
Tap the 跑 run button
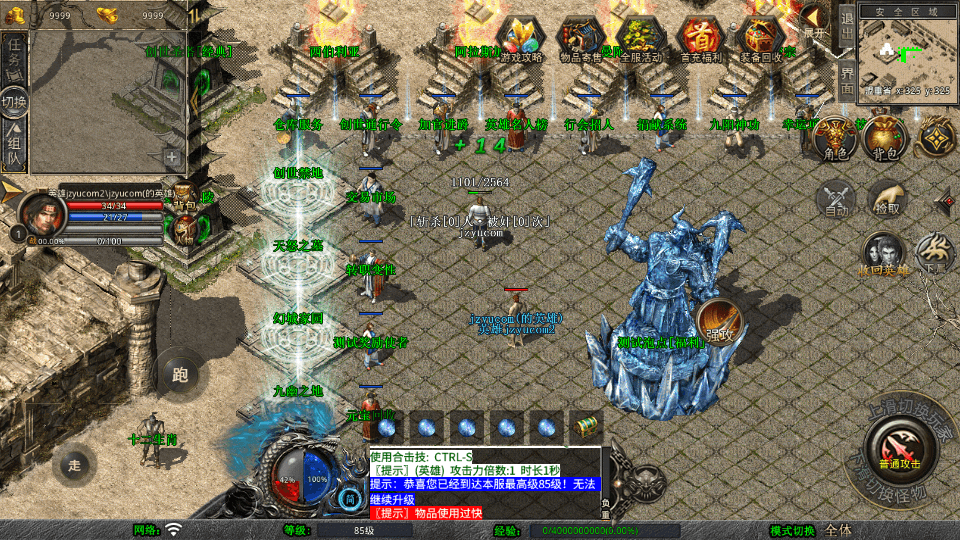tap(180, 376)
